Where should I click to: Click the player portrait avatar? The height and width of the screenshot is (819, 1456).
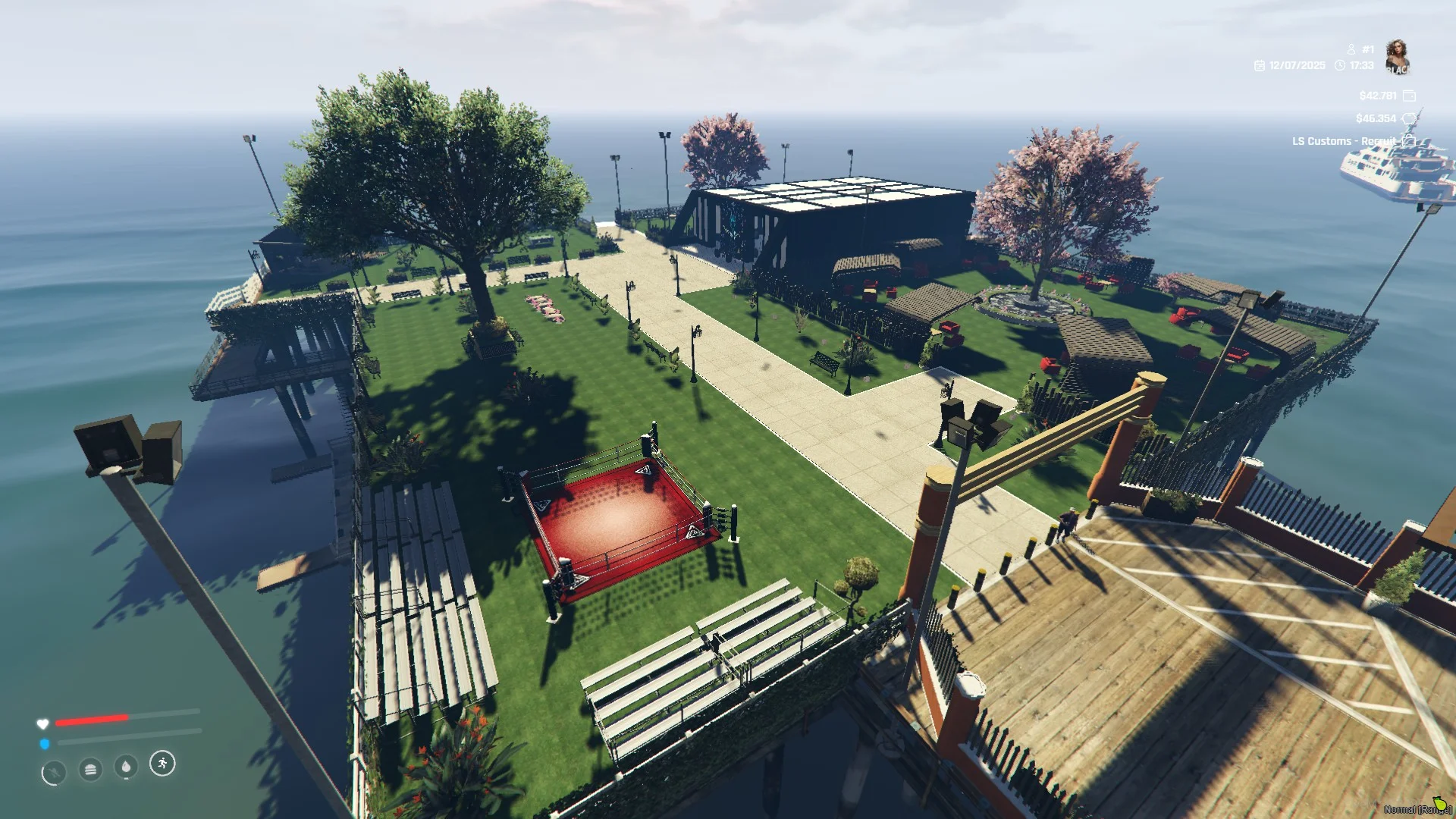[x=1397, y=57]
